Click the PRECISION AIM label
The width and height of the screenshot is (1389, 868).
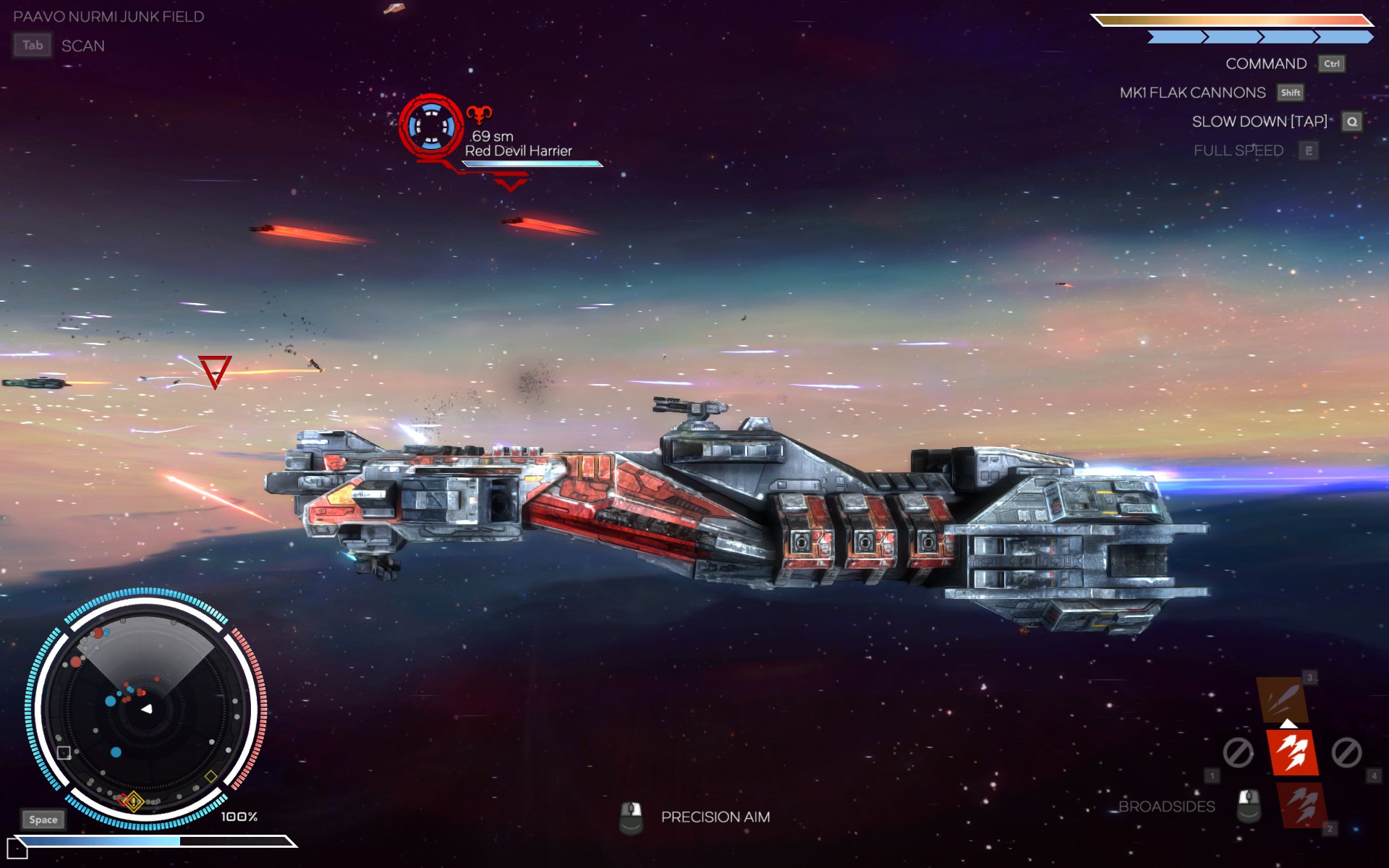[715, 817]
